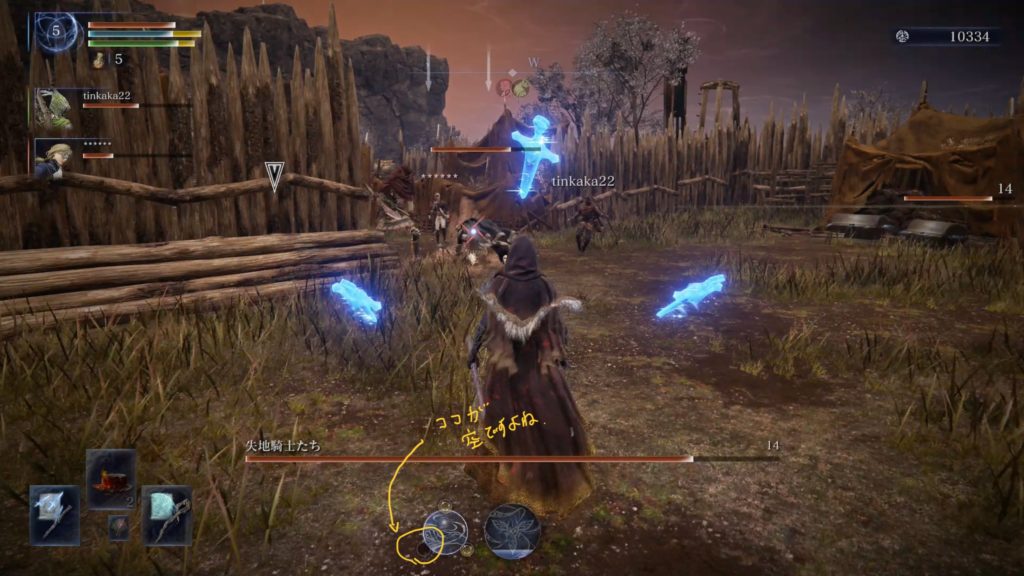Activate the flower ultimate art icon
Image resolution: width=1024 pixels, height=576 pixels.
coord(513,531)
